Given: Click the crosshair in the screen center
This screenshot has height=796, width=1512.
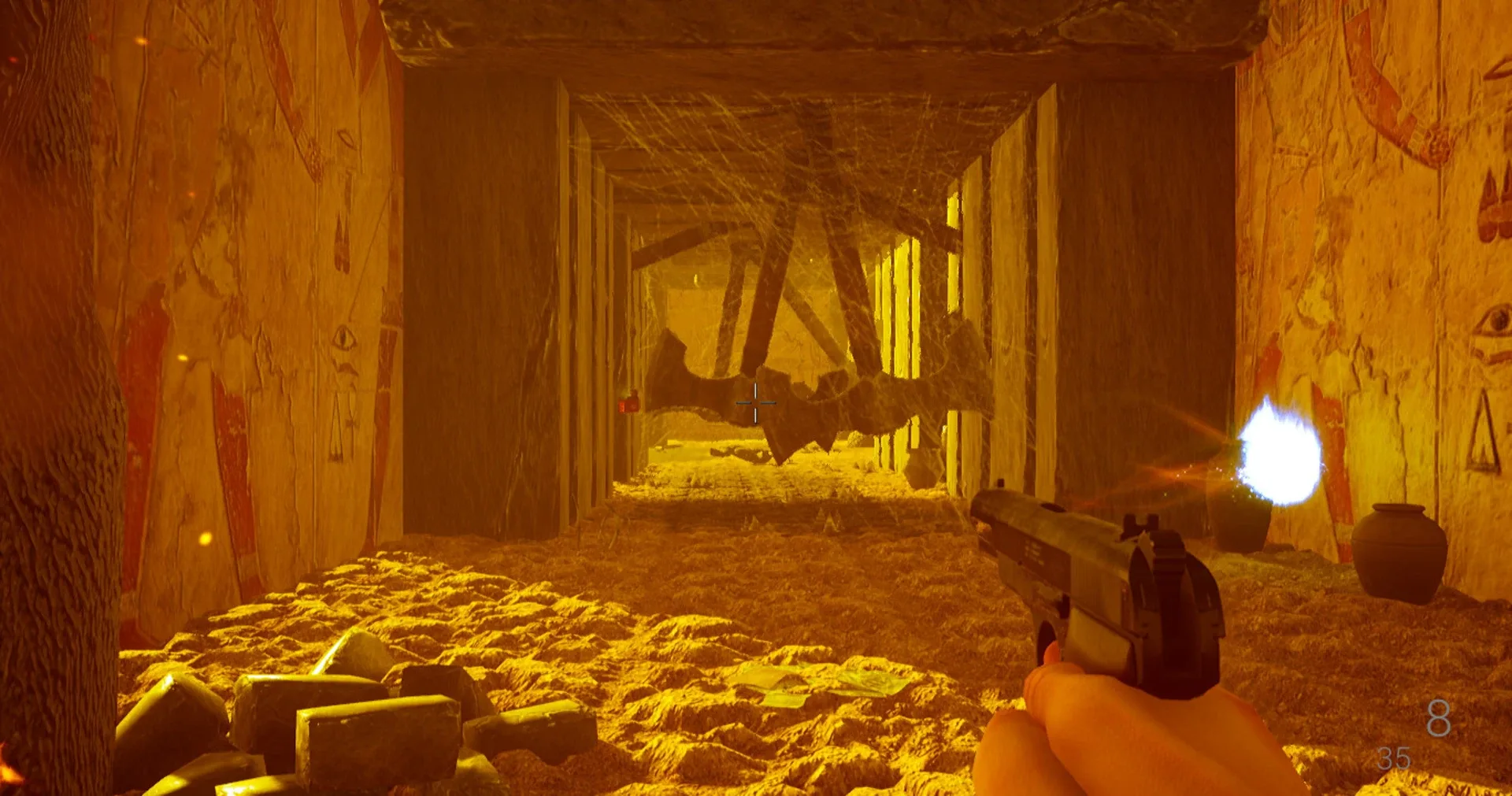Looking at the screenshot, I should [754, 402].
